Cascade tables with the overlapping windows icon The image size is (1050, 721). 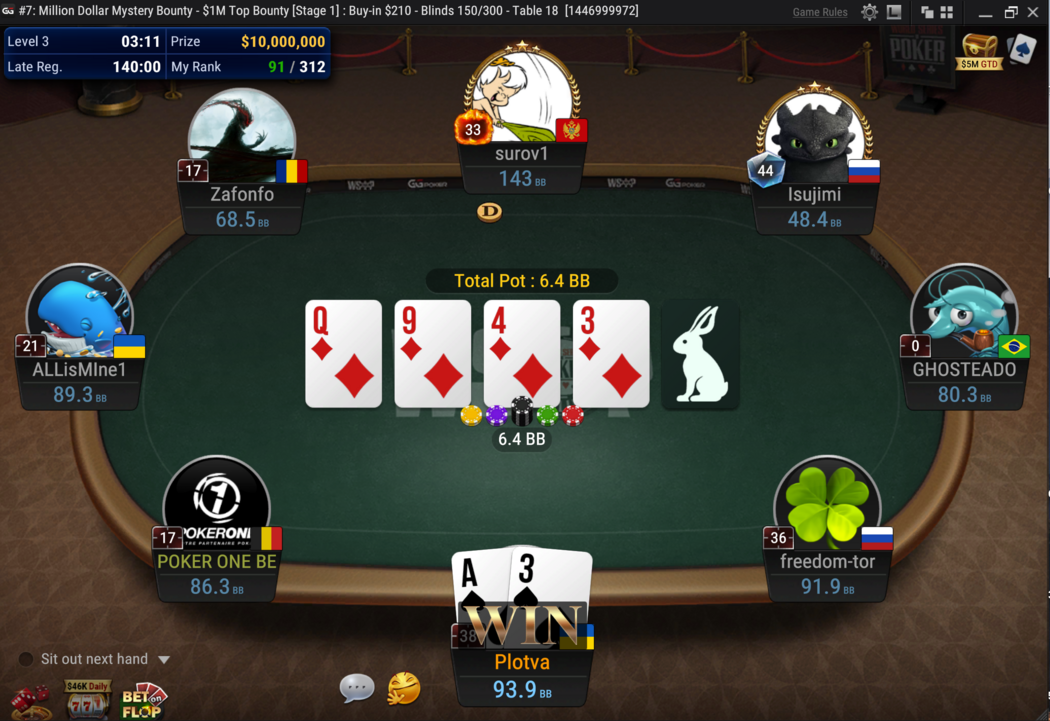tap(927, 12)
